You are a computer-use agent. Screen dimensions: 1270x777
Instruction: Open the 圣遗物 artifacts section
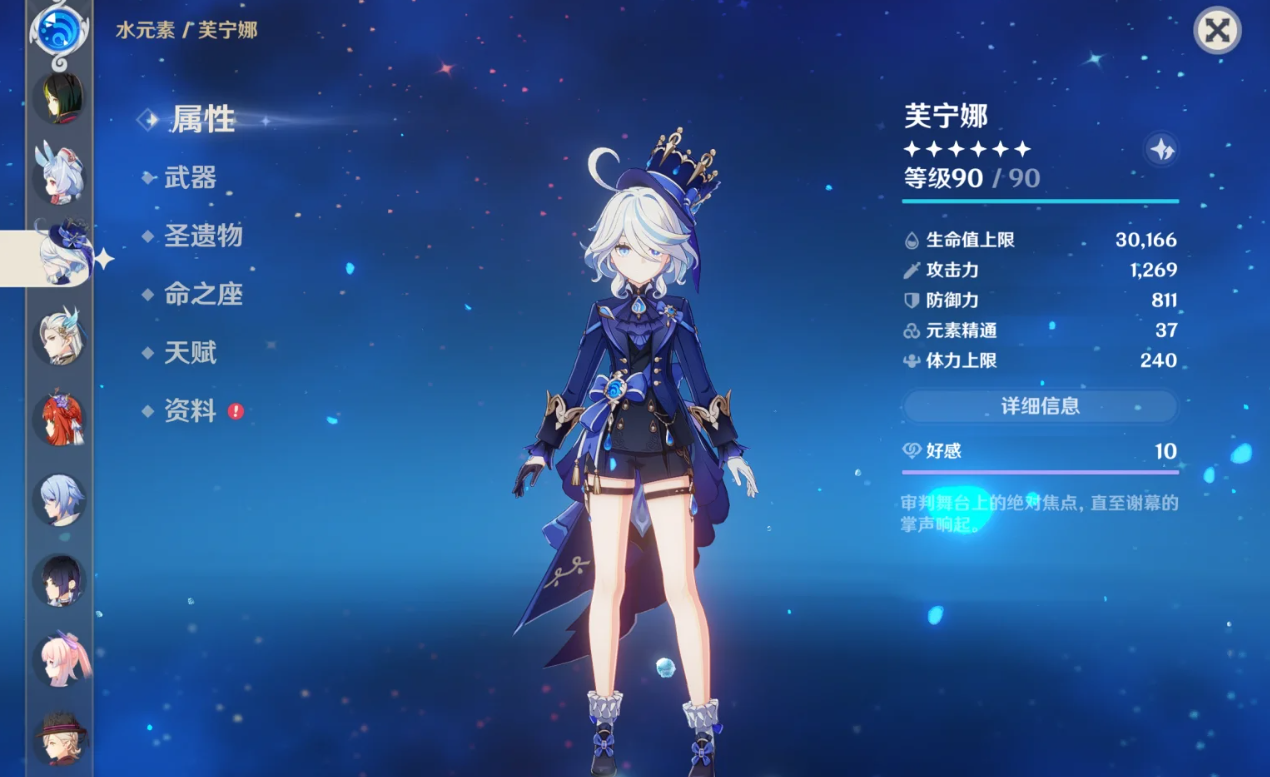click(x=203, y=236)
